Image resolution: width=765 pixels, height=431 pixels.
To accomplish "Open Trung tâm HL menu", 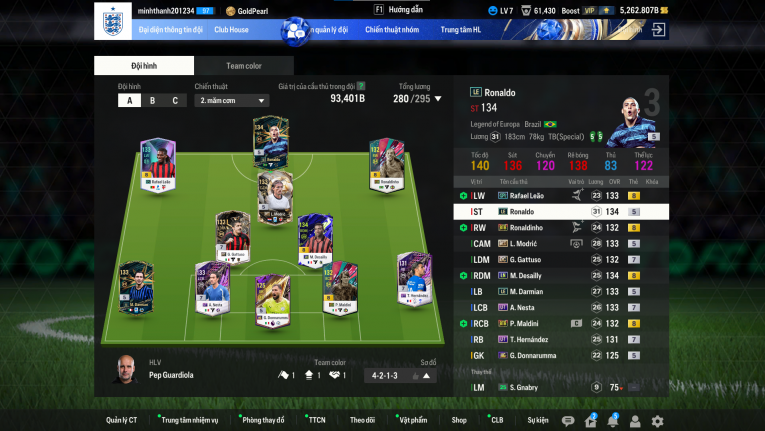I will click(x=462, y=30).
